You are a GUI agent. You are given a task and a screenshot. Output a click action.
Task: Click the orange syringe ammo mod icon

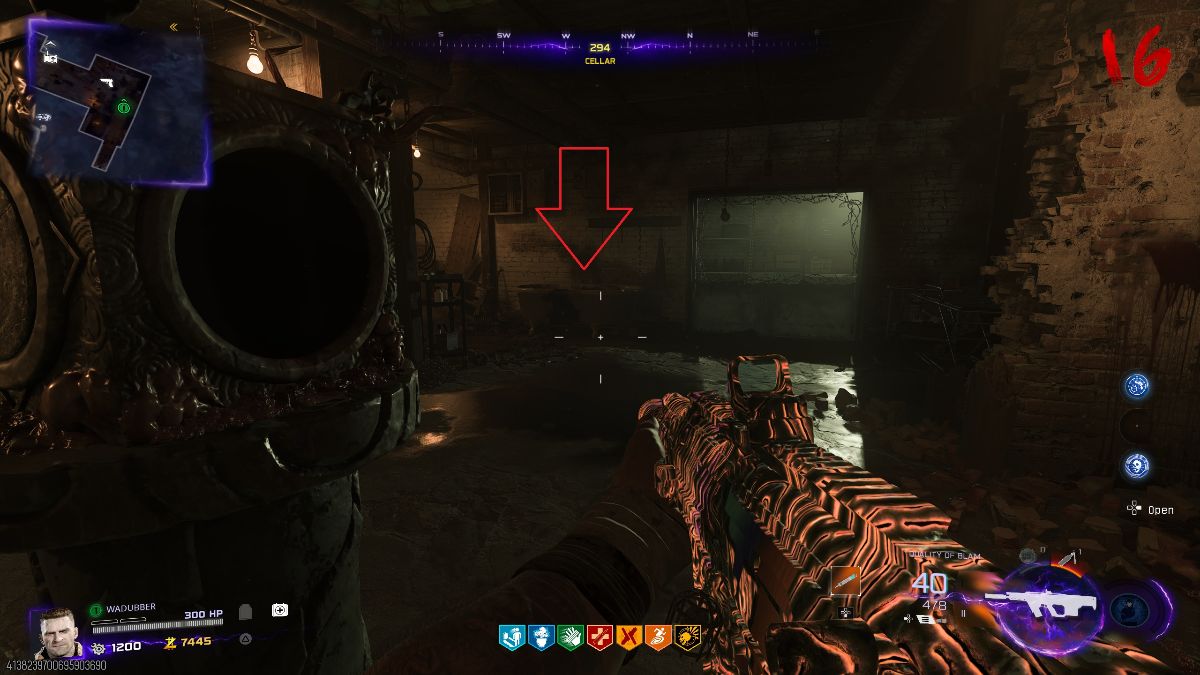845,582
